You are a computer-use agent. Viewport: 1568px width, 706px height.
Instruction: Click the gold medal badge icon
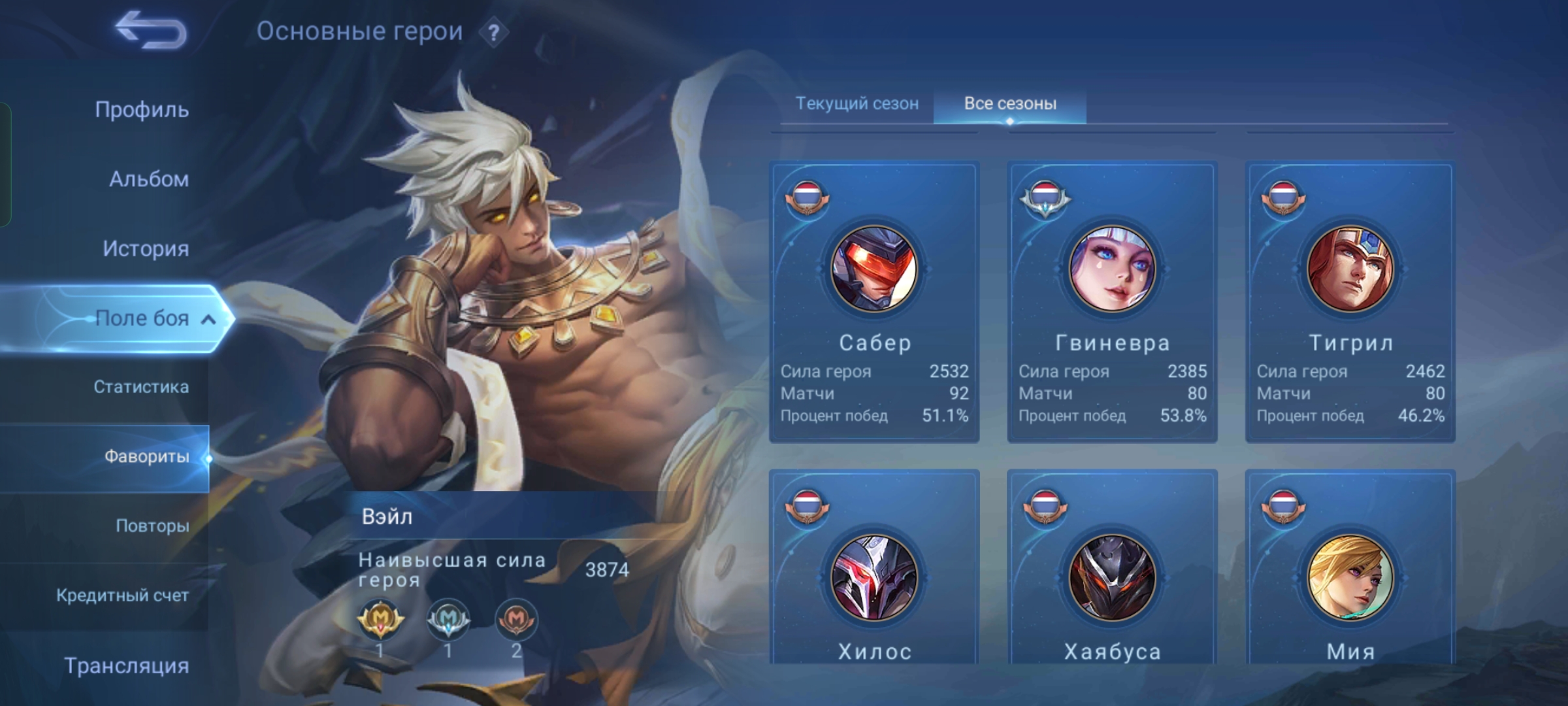coord(380,618)
